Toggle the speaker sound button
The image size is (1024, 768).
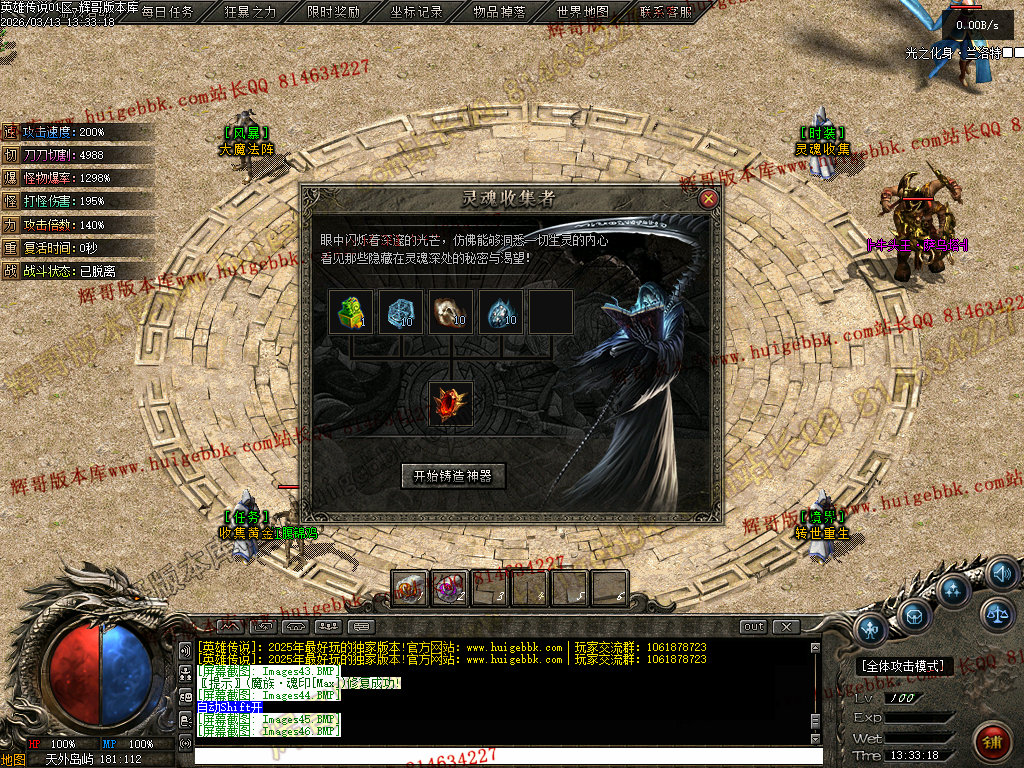pyautogui.click(x=1001, y=573)
